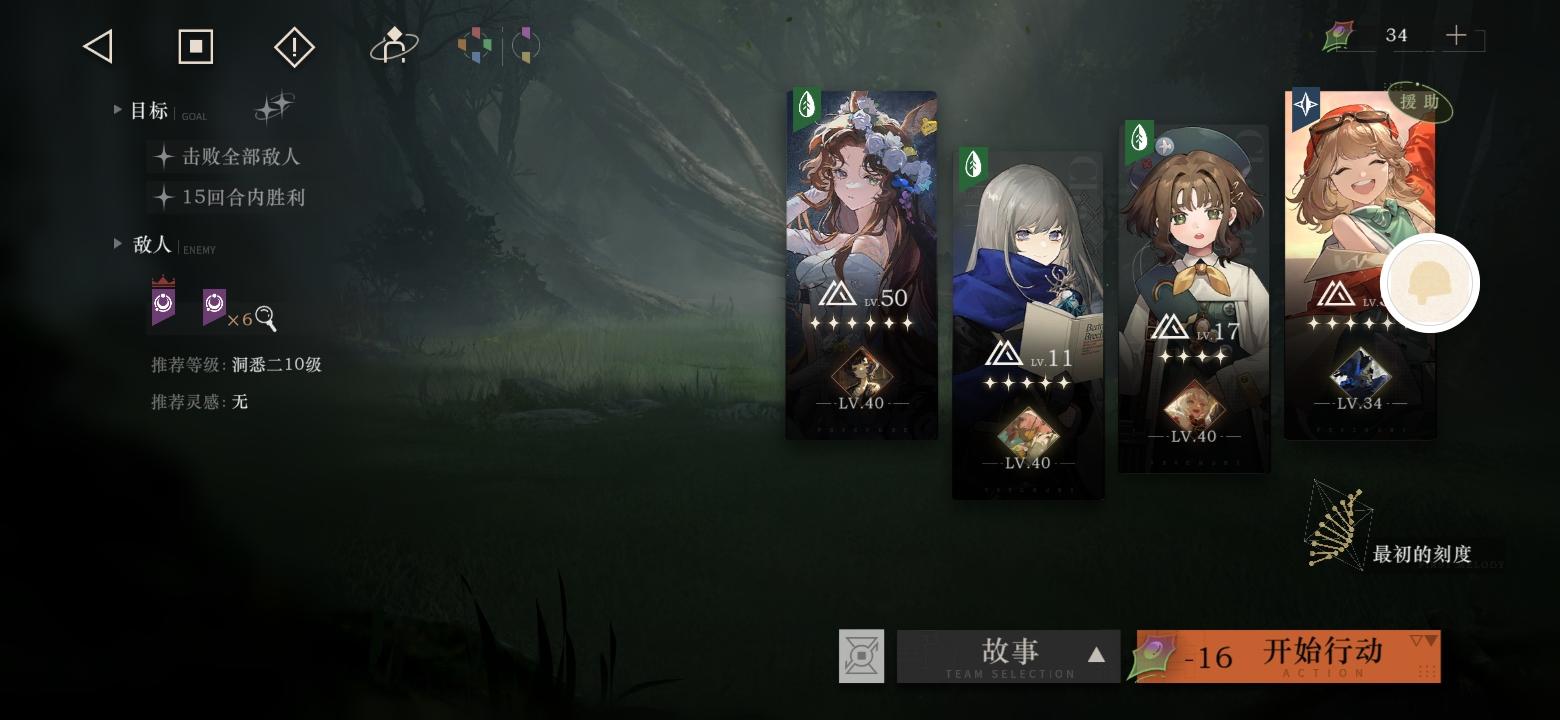Click the team preset icon beside 故事

pyautogui.click(x=861, y=656)
